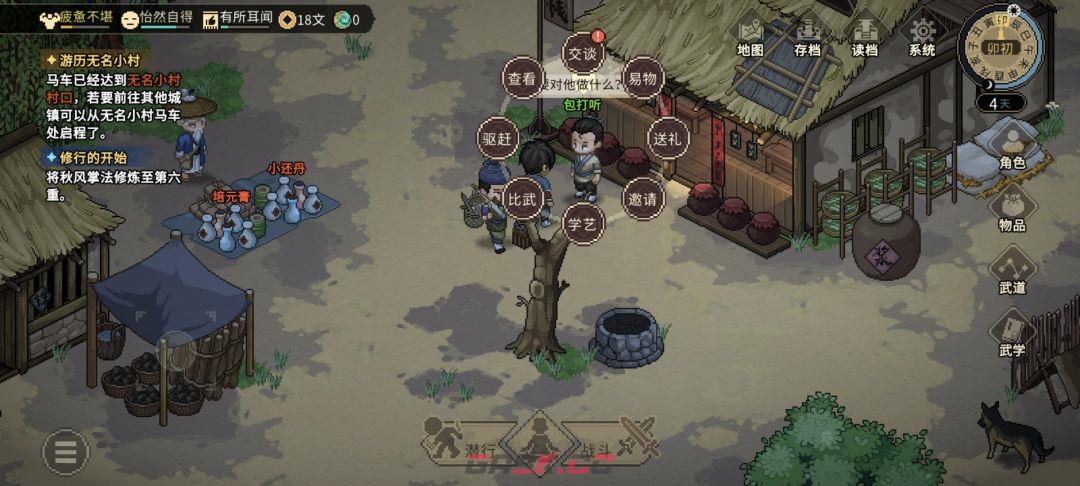
Task: Pick the 送礼 gift option
Action: [667, 138]
